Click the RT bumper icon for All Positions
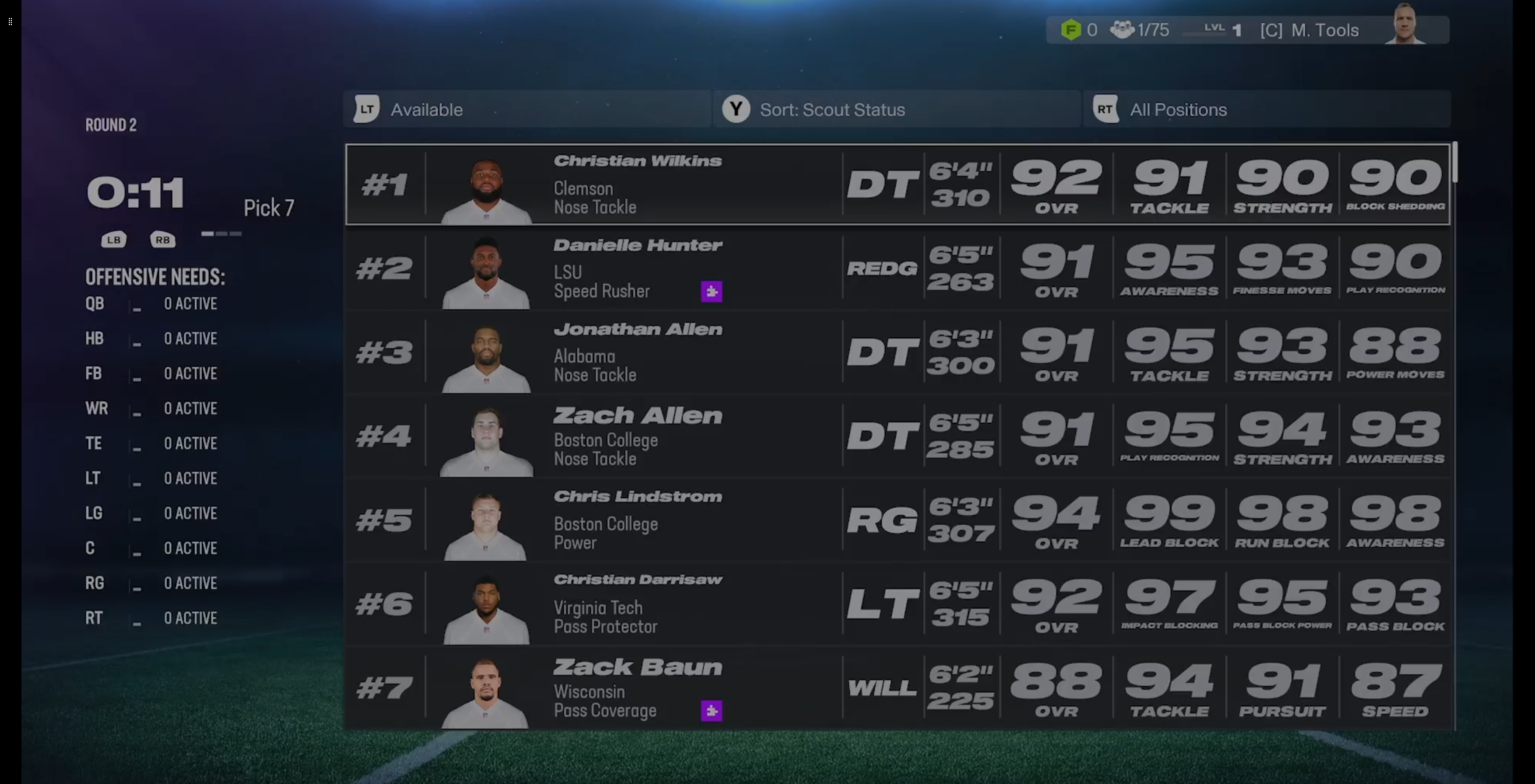The width and height of the screenshot is (1535, 784). pyautogui.click(x=1106, y=109)
